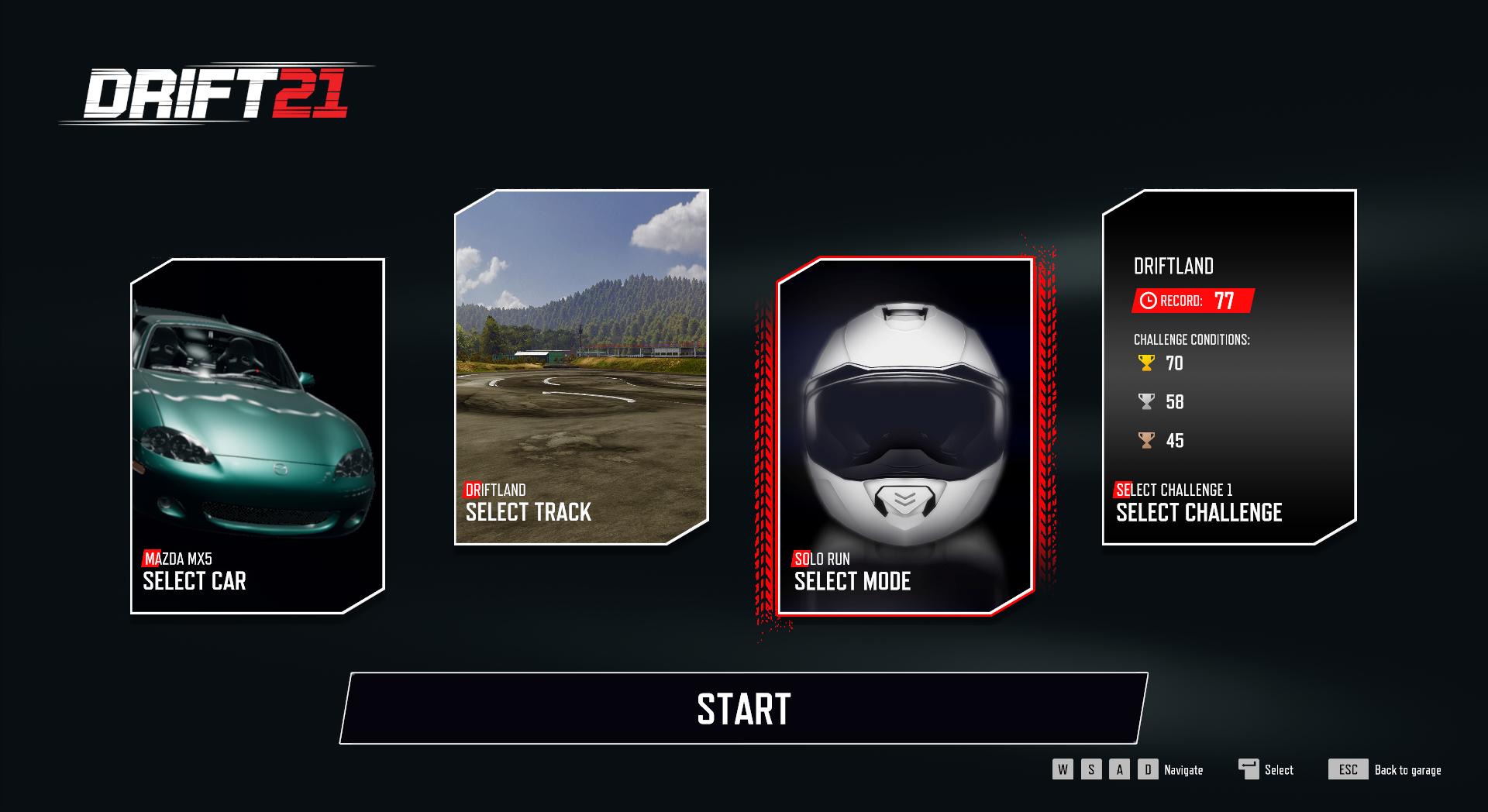
Task: Open the Select Mode helmet card
Action: pyautogui.click(x=905, y=435)
